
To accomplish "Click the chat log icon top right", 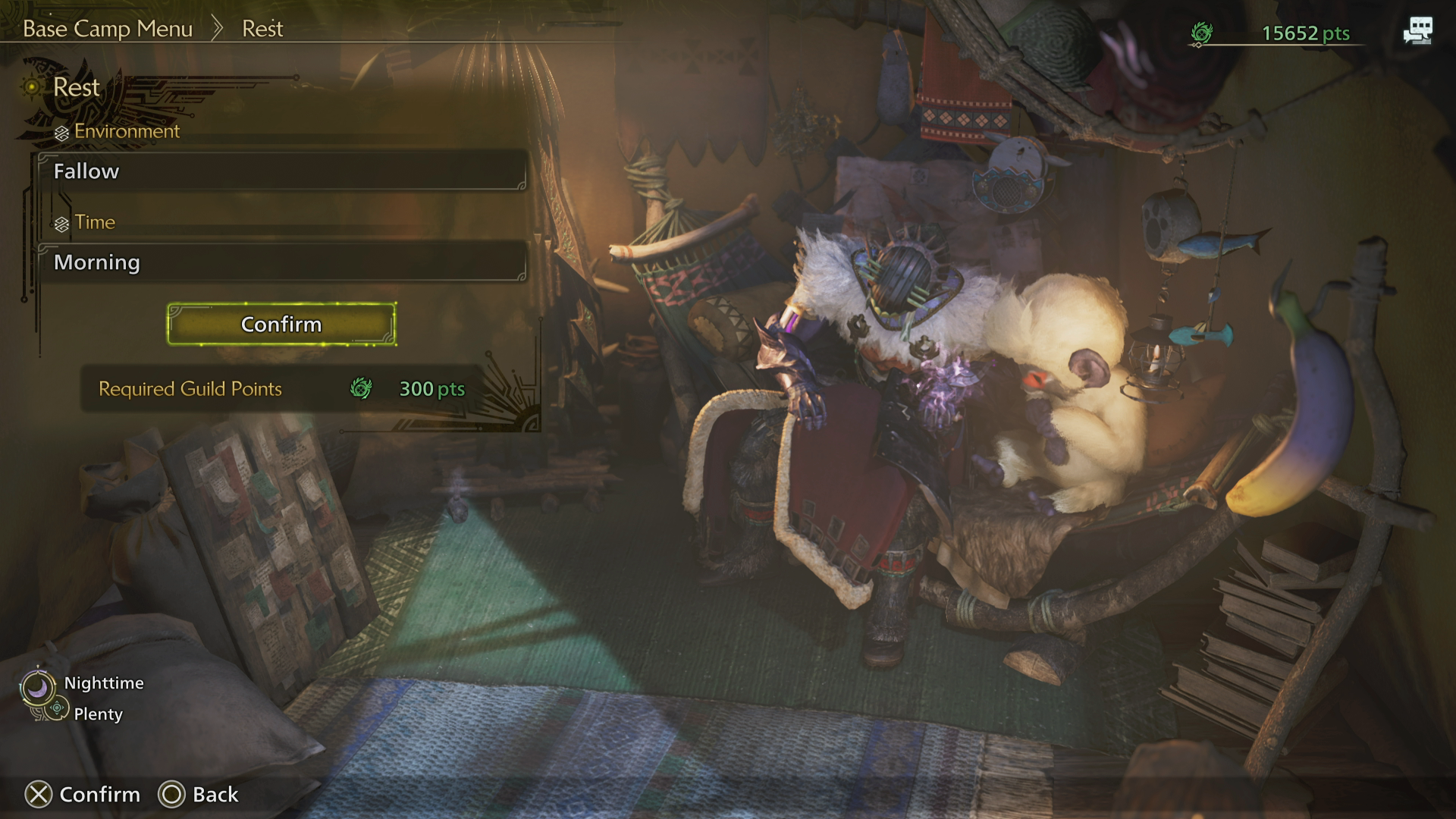I will [1419, 30].
